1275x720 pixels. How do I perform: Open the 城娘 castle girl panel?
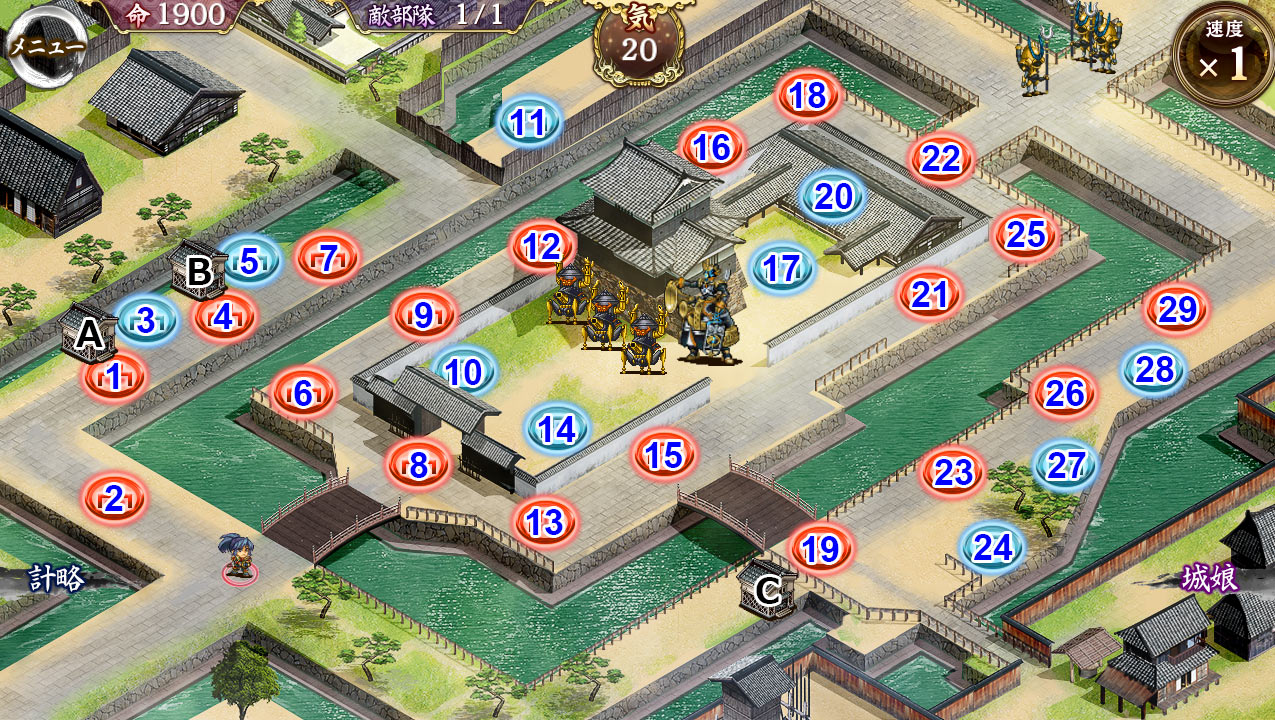(1210, 578)
